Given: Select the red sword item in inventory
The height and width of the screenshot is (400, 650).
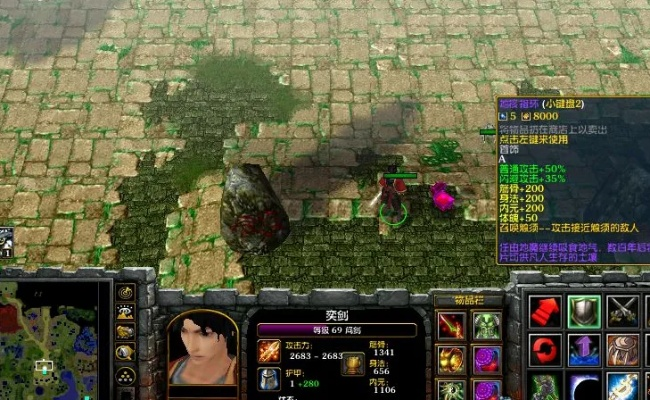Looking at the screenshot, I should point(451,325).
